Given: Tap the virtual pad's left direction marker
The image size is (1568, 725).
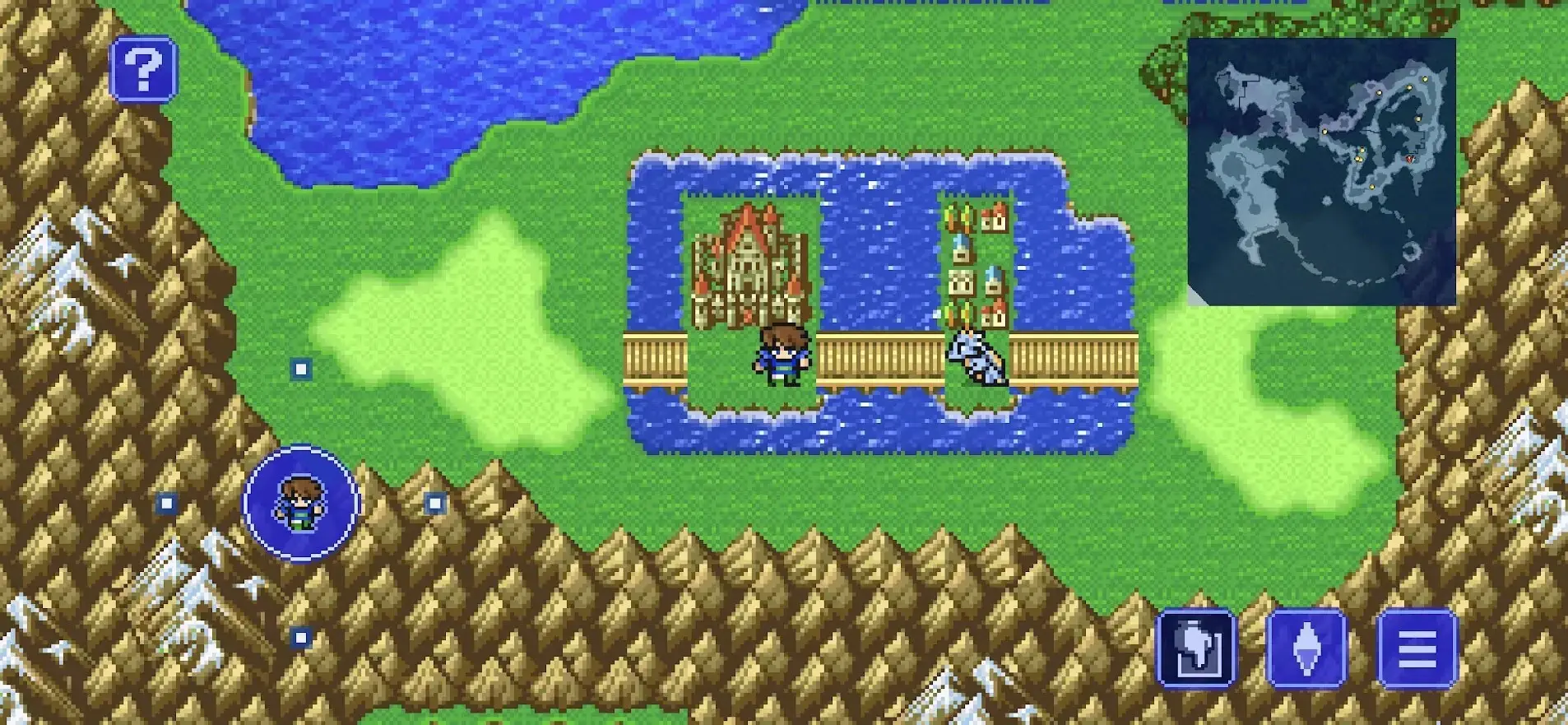Looking at the screenshot, I should 167,503.
